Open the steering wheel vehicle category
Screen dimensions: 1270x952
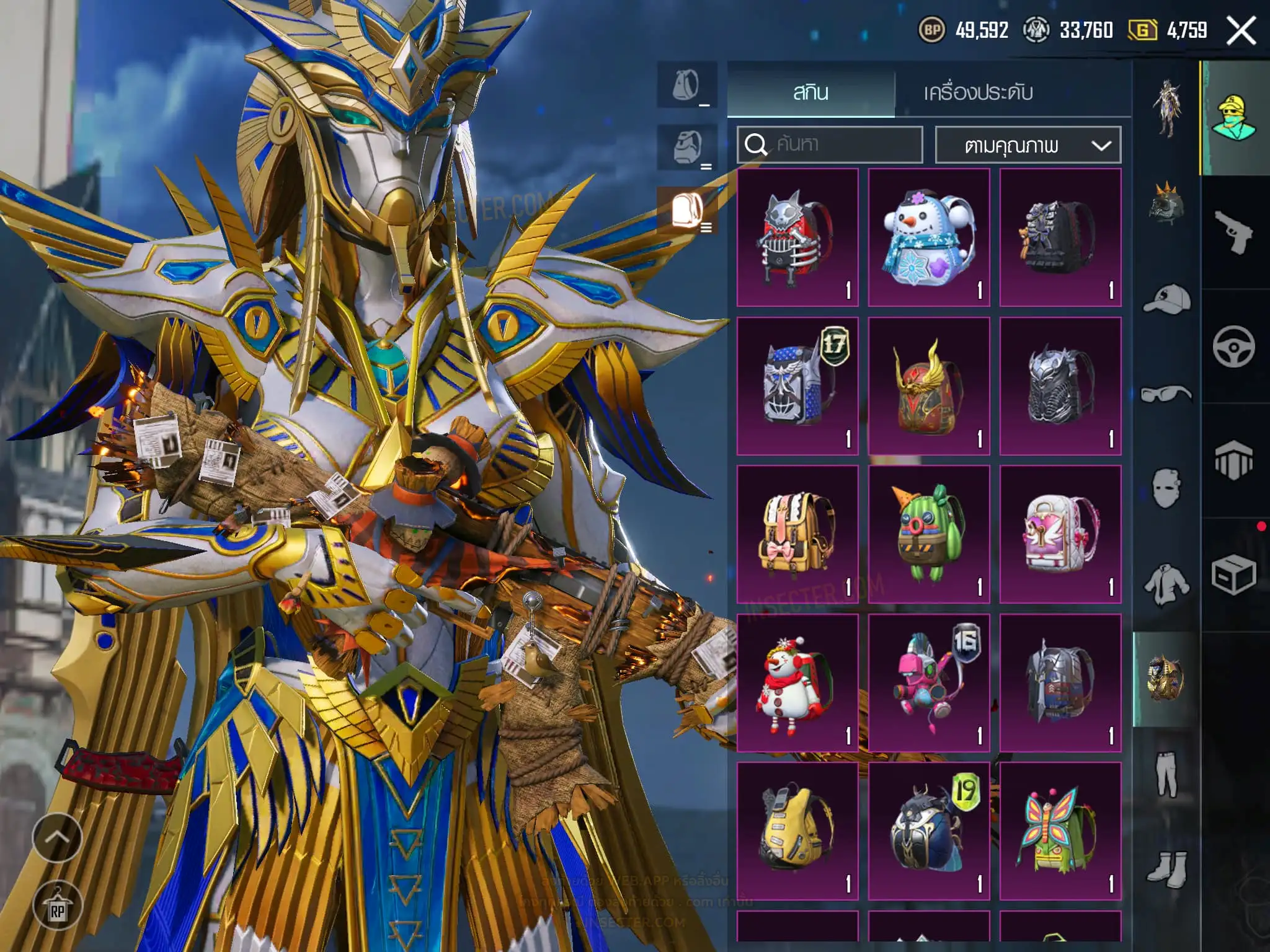(x=1233, y=346)
